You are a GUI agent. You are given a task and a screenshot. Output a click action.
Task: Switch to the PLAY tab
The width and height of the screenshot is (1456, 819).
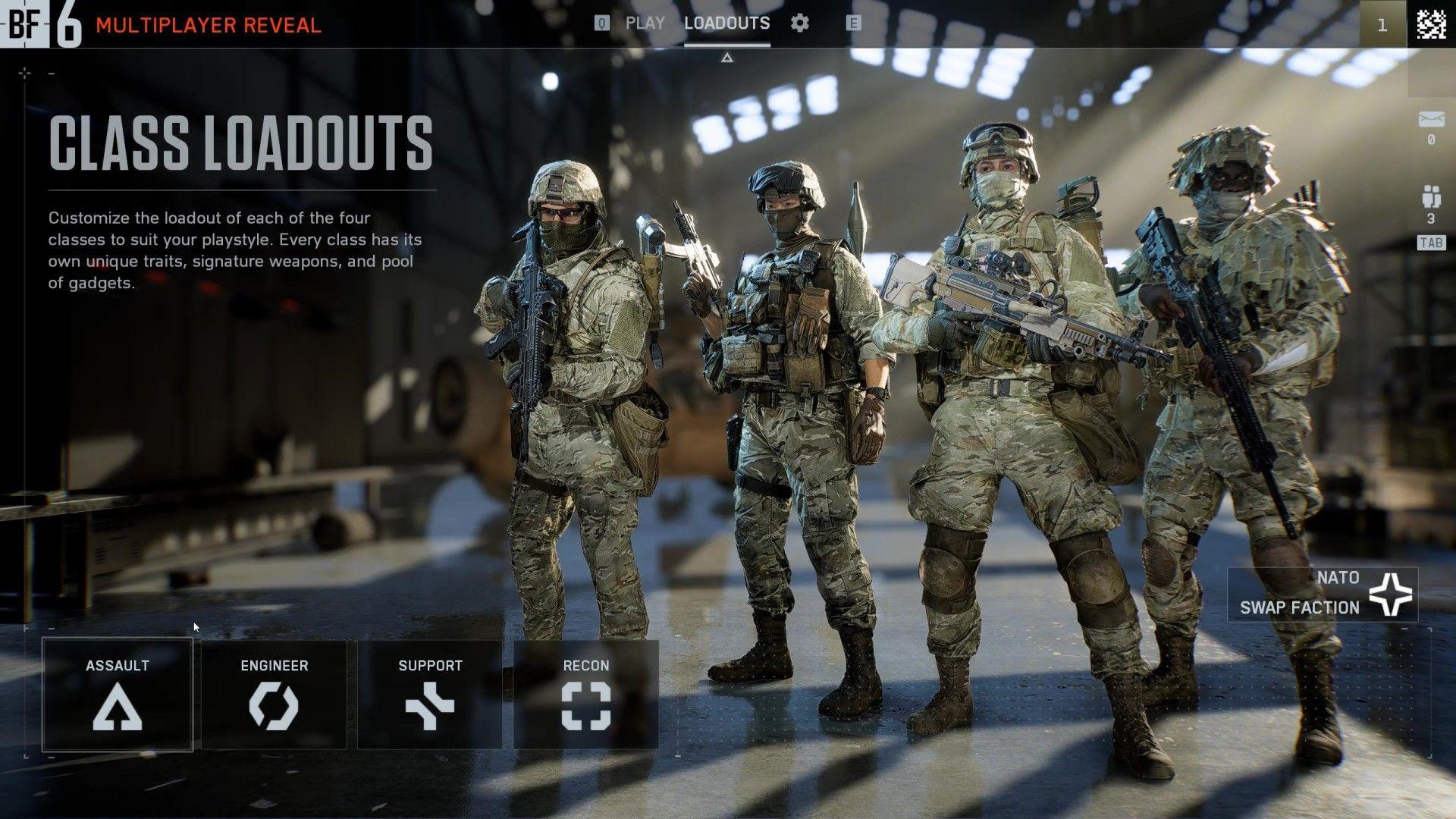point(645,23)
